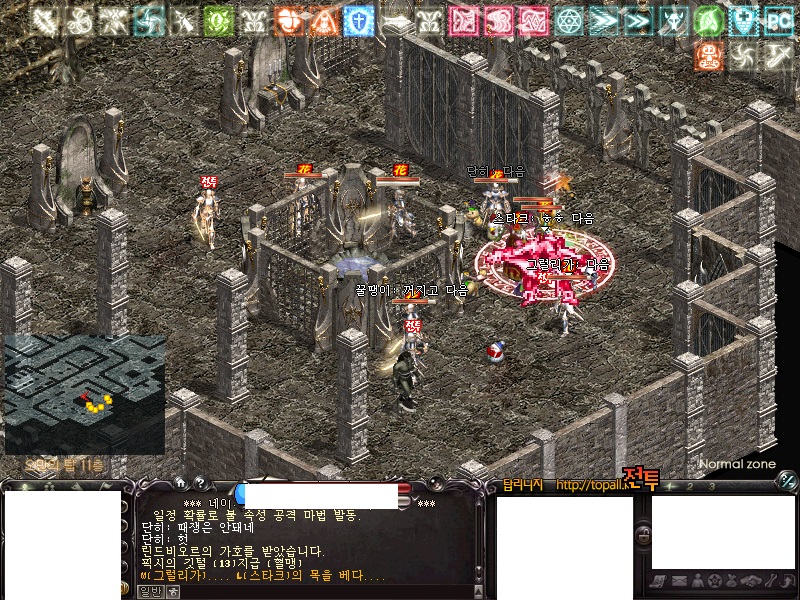Click the orange triangle buff icon

pos(323,20)
